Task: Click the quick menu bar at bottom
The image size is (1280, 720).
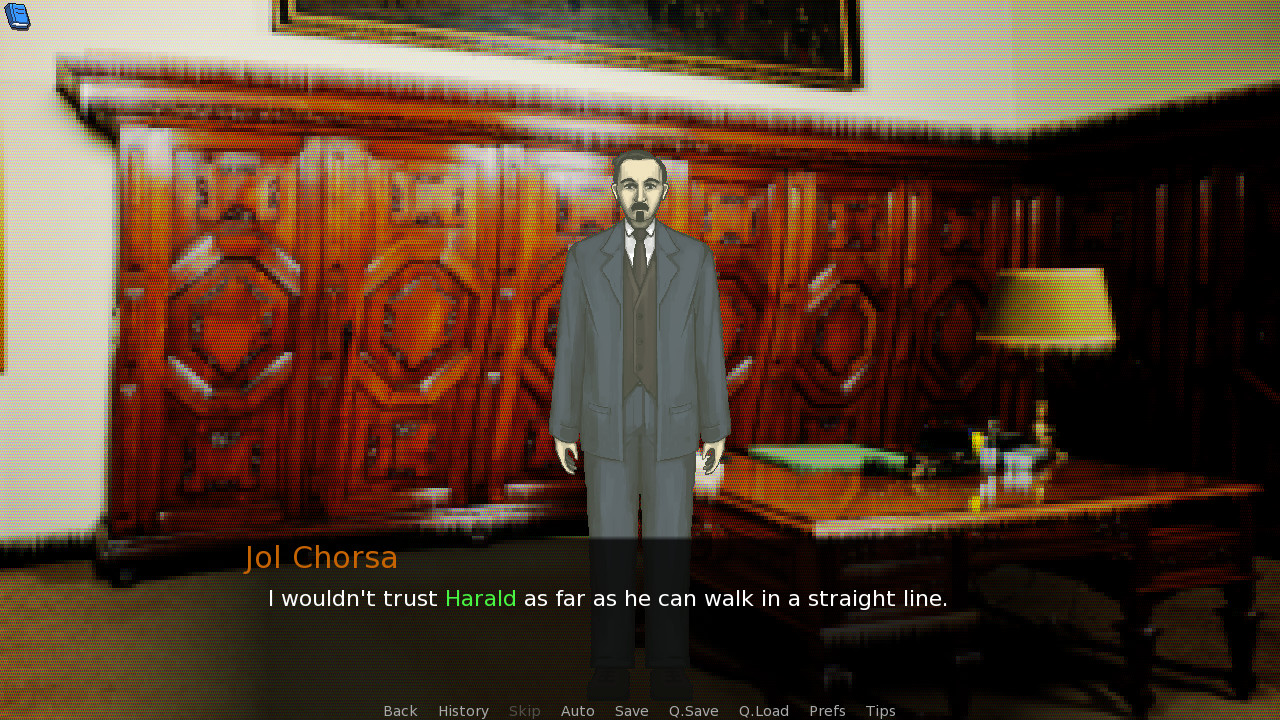Action: [640, 710]
